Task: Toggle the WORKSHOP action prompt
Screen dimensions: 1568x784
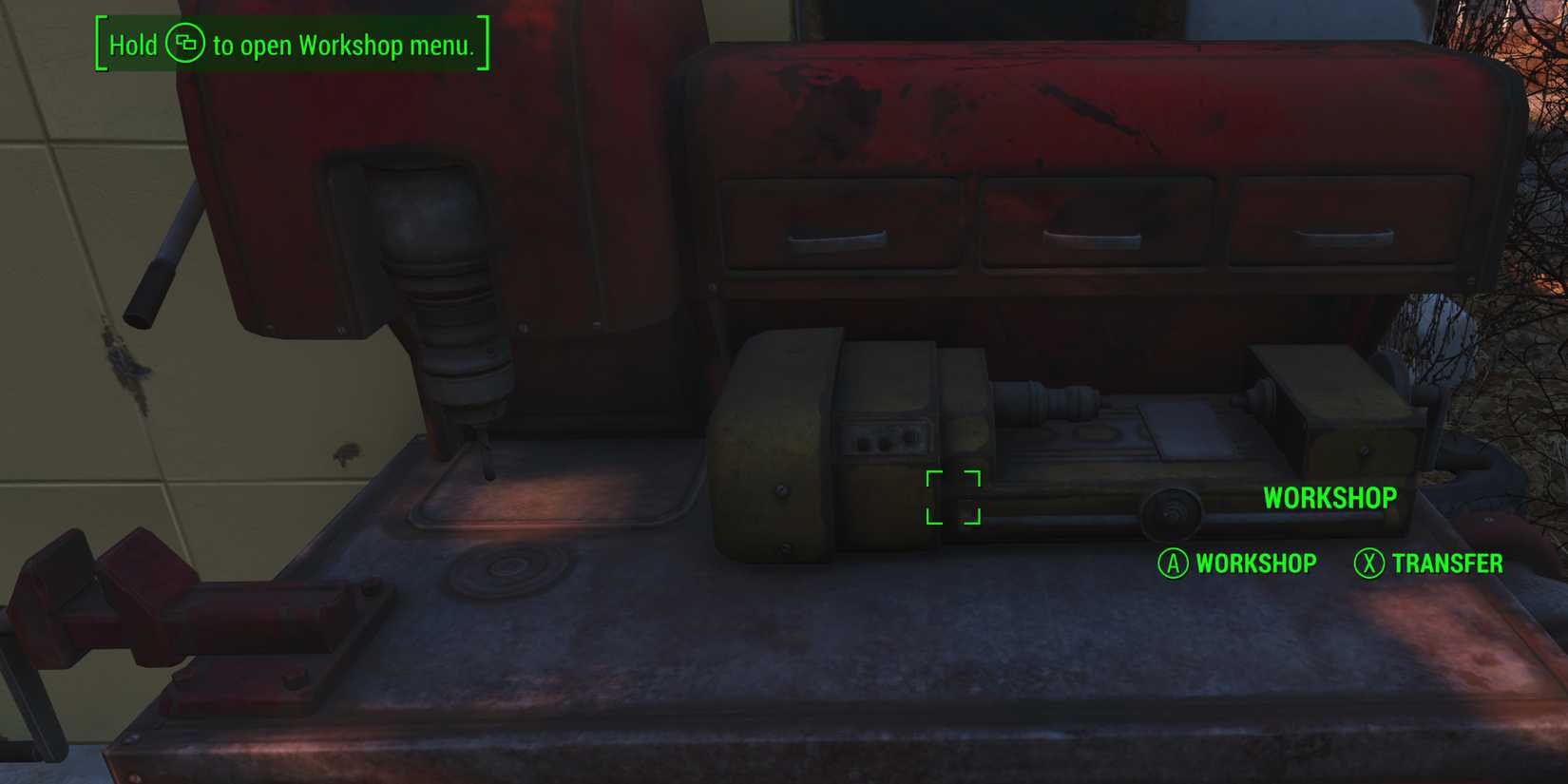Action: point(1258,563)
